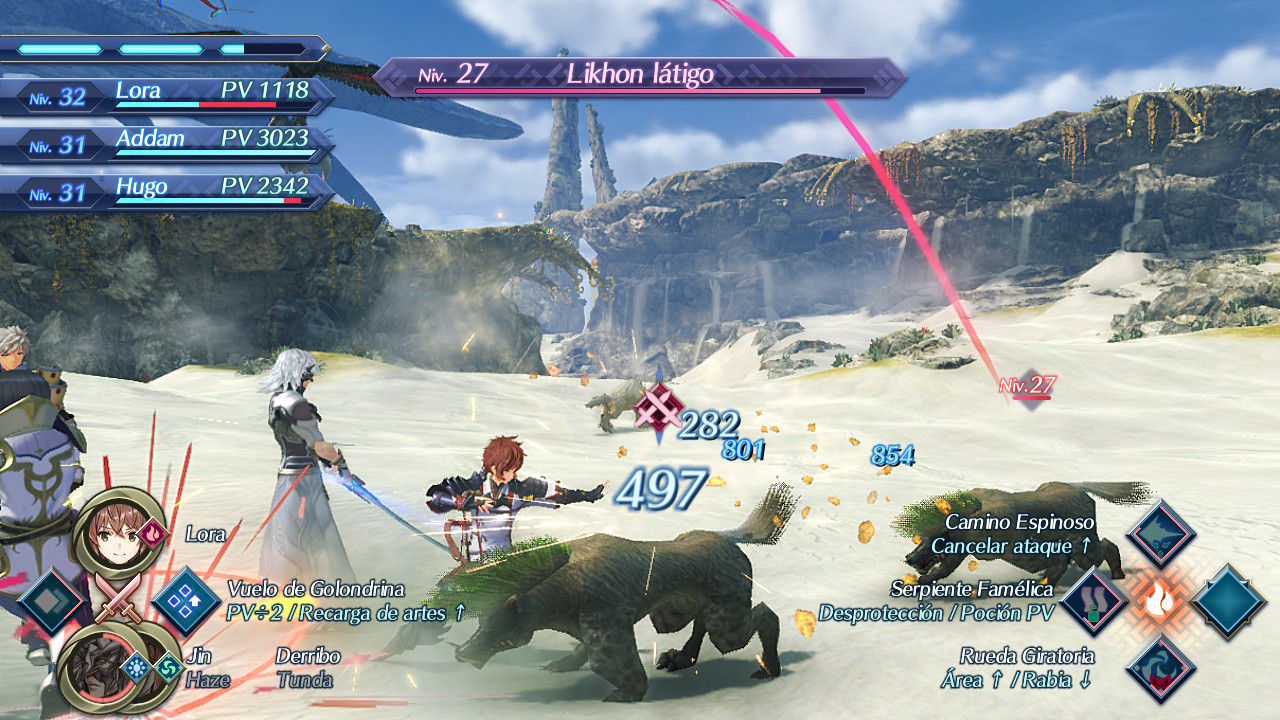
Task: Choose Addam's party status row
Action: [165, 143]
